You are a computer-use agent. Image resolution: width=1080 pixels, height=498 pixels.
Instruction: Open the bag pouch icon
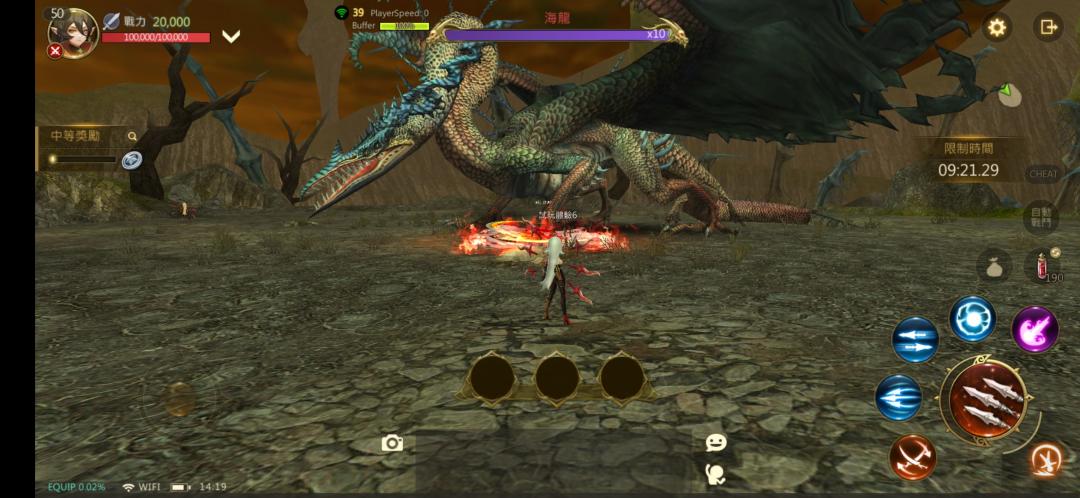click(994, 265)
